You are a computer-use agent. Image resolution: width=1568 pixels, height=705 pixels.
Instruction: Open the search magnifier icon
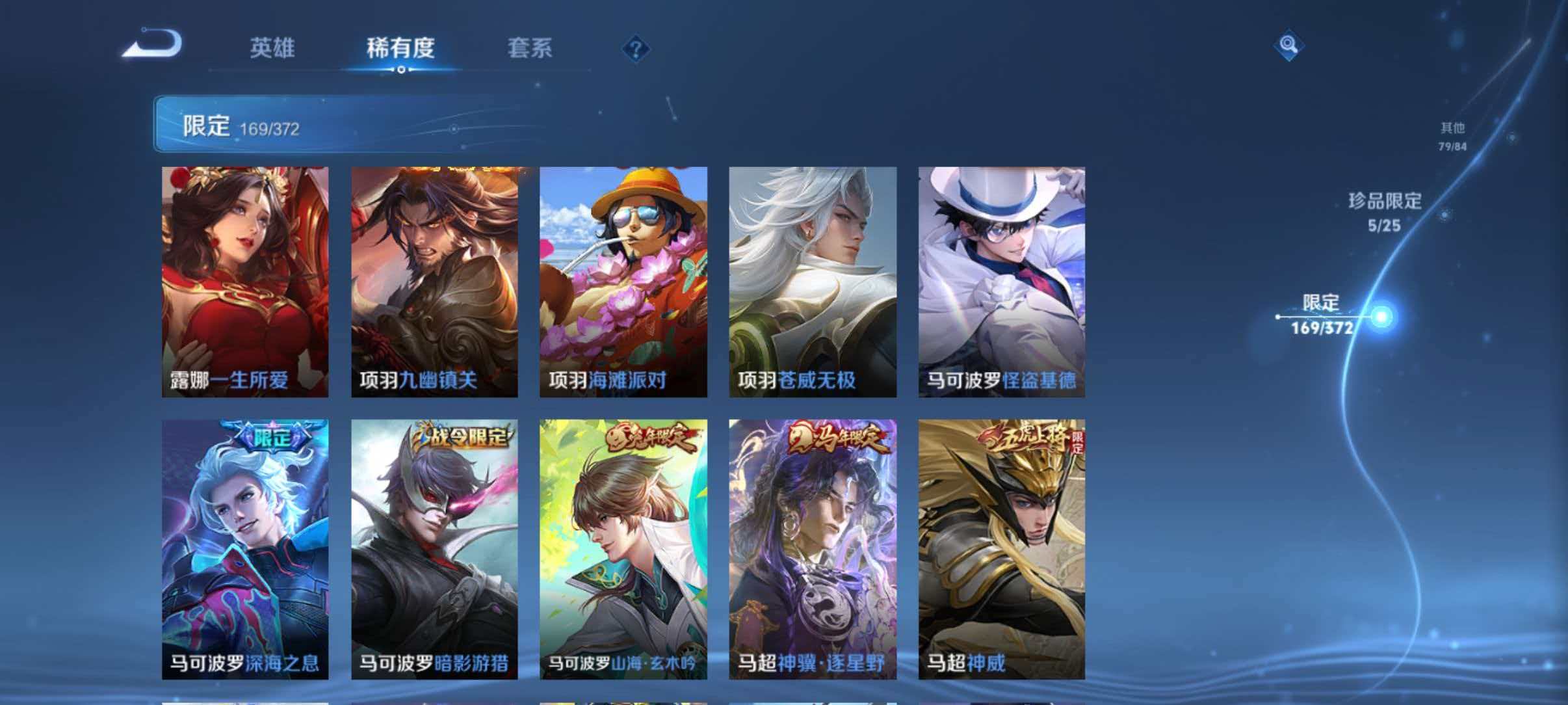click(x=1289, y=46)
